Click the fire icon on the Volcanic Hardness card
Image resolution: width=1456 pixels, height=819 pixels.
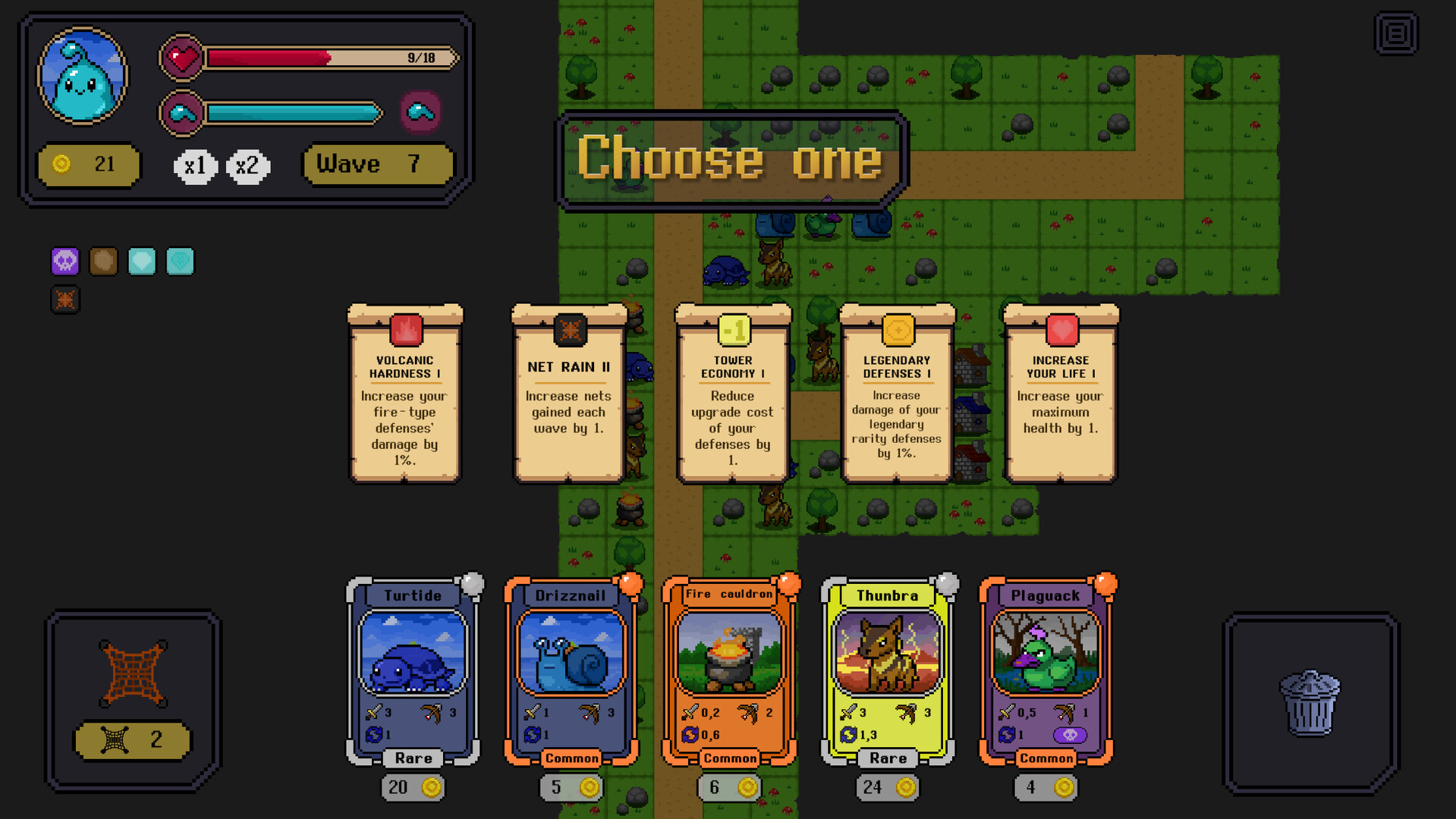[x=404, y=331]
